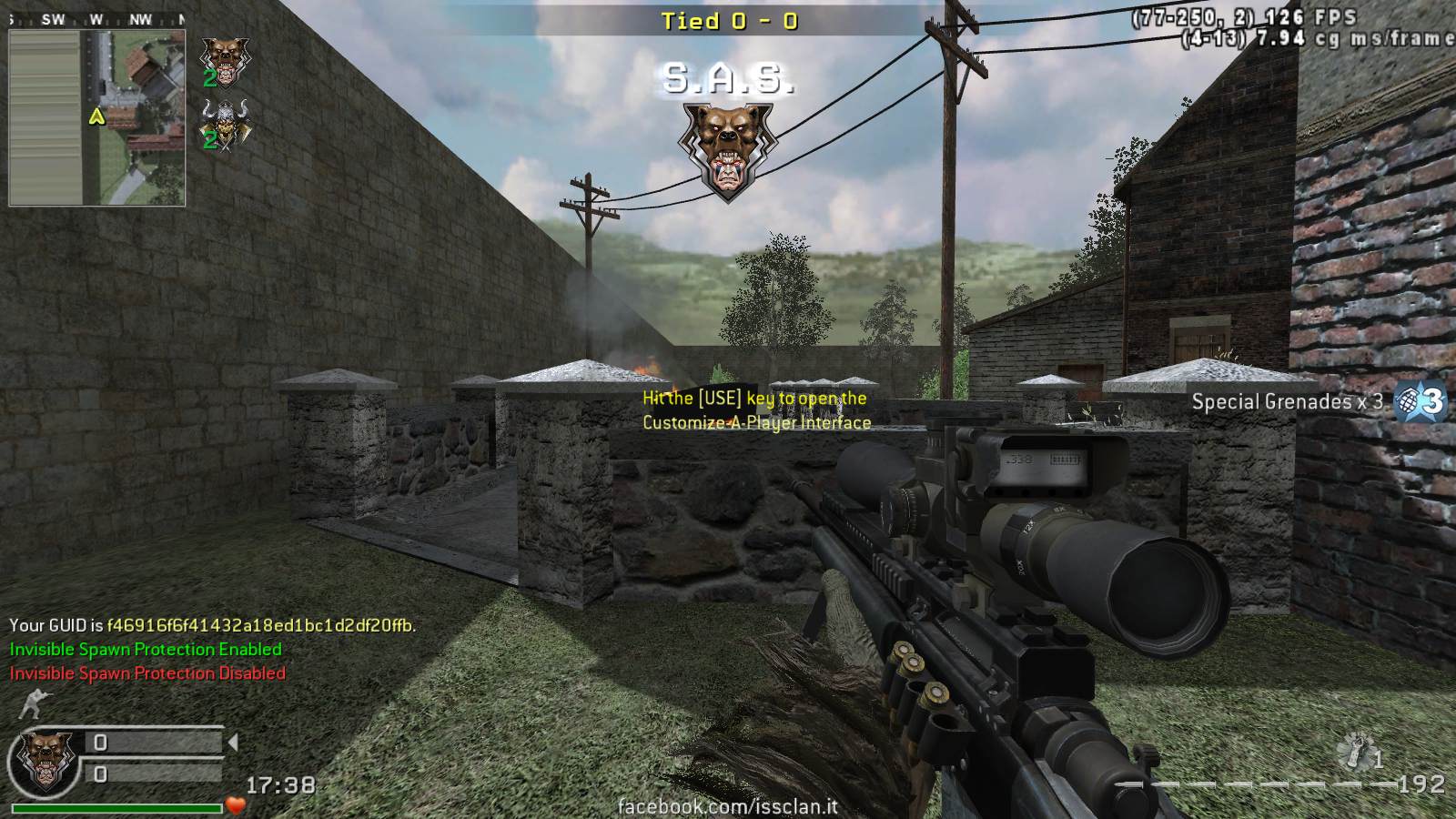Click the red heart icon beside the health bar
The height and width of the screenshot is (819, 1456).
coord(237,805)
